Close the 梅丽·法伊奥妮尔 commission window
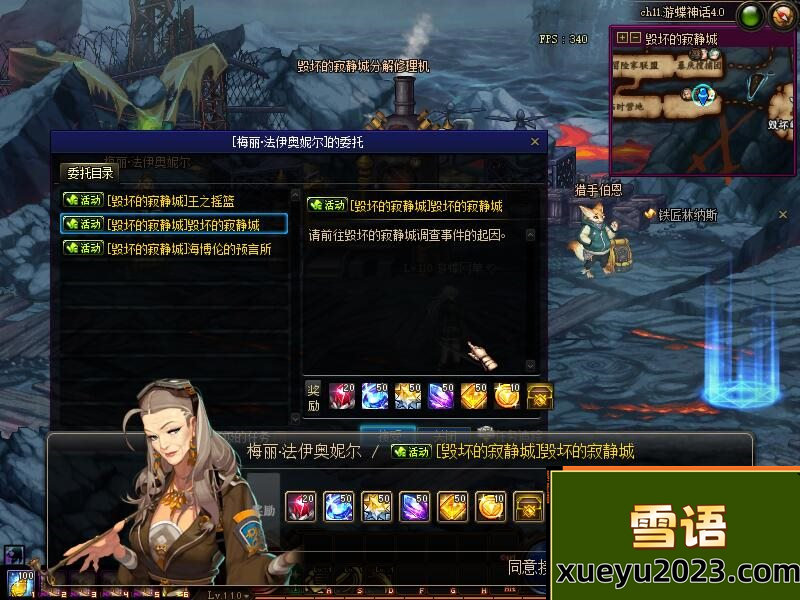Screen dimensions: 800x600 coord(535,142)
